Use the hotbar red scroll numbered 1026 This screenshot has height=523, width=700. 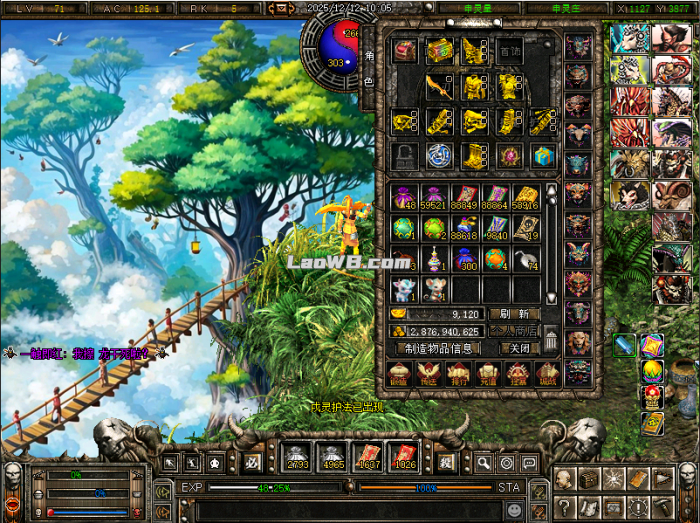(402, 457)
